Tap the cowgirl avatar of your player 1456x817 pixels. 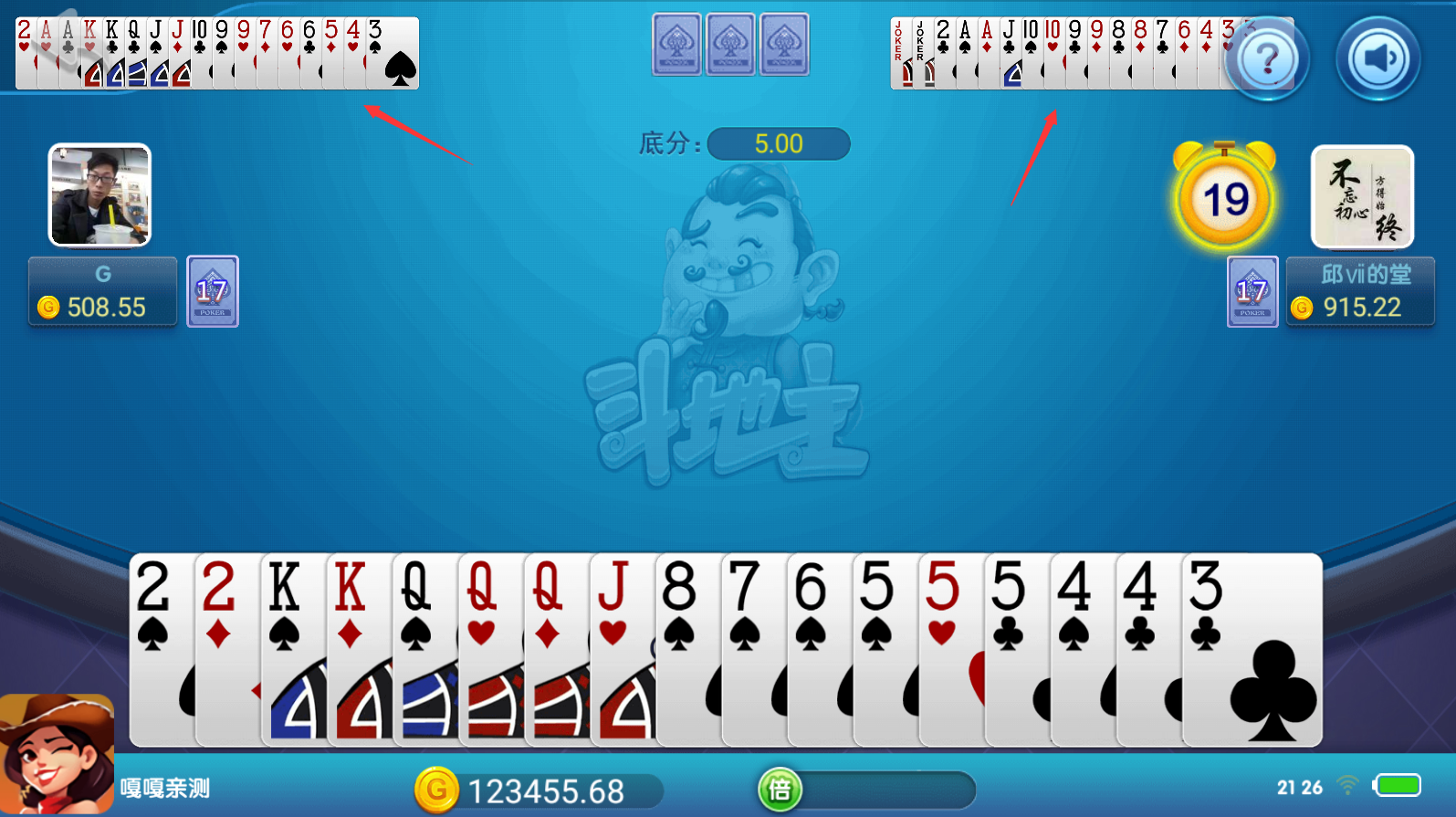[x=57, y=755]
